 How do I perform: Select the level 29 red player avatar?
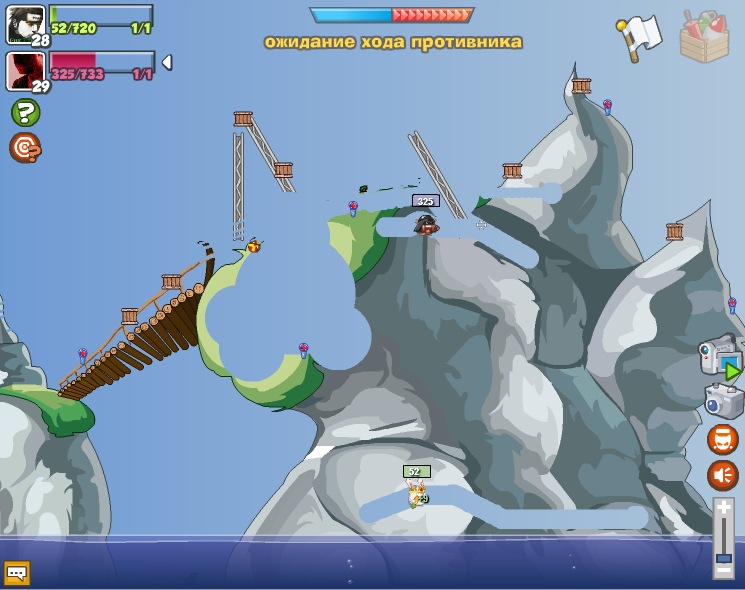click(x=25, y=71)
